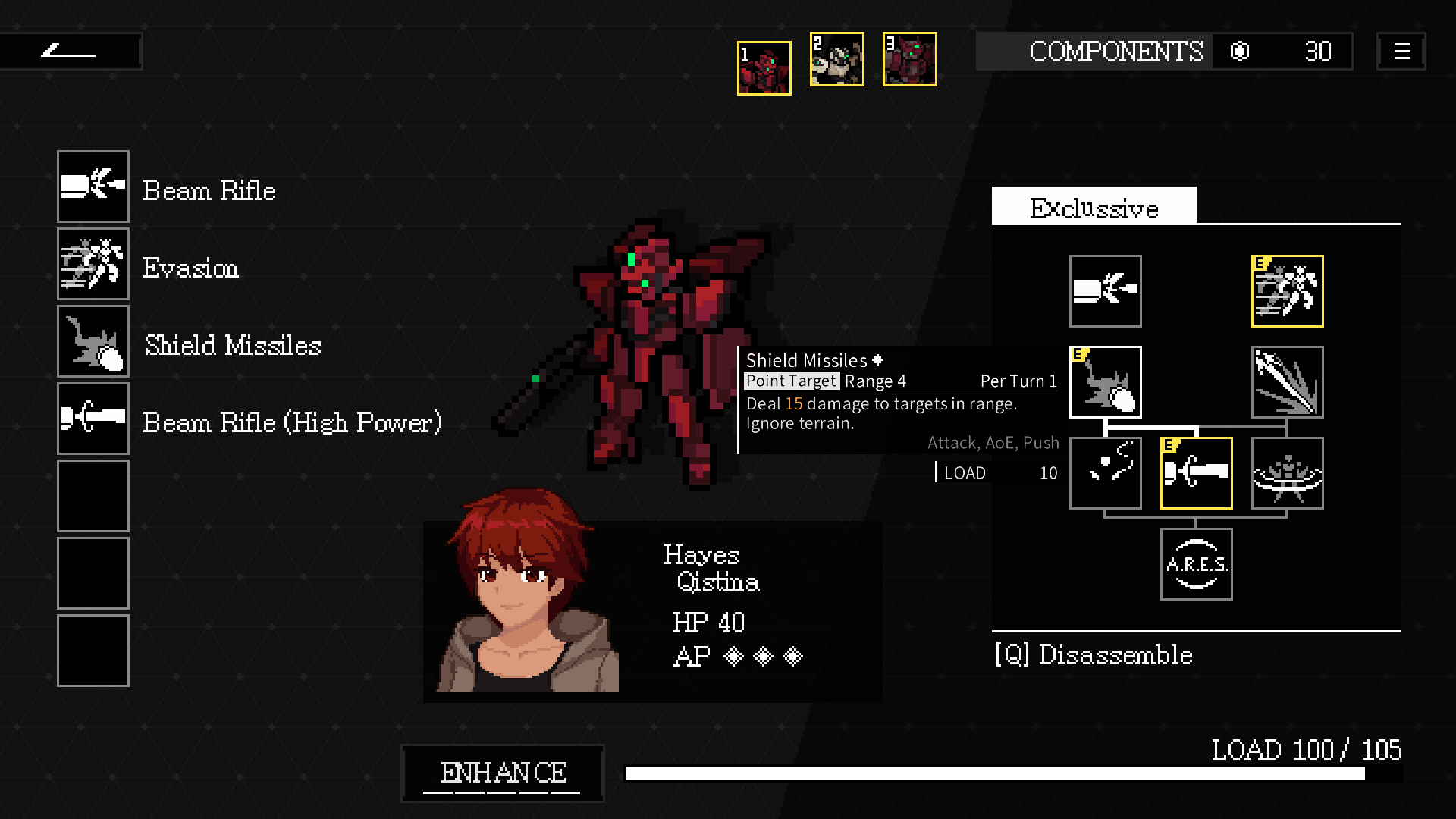The height and width of the screenshot is (819, 1456).
Task: Select the Evasion icon marked with E
Action: click(x=1287, y=291)
